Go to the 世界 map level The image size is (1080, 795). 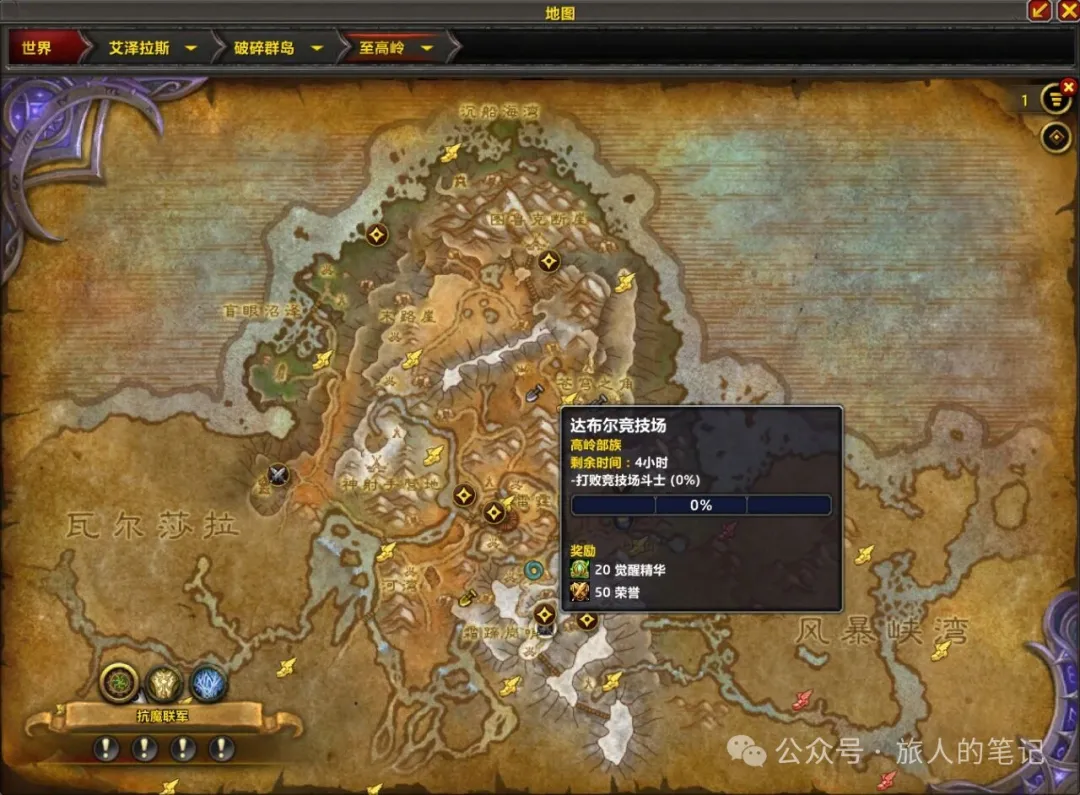pyautogui.click(x=37, y=47)
